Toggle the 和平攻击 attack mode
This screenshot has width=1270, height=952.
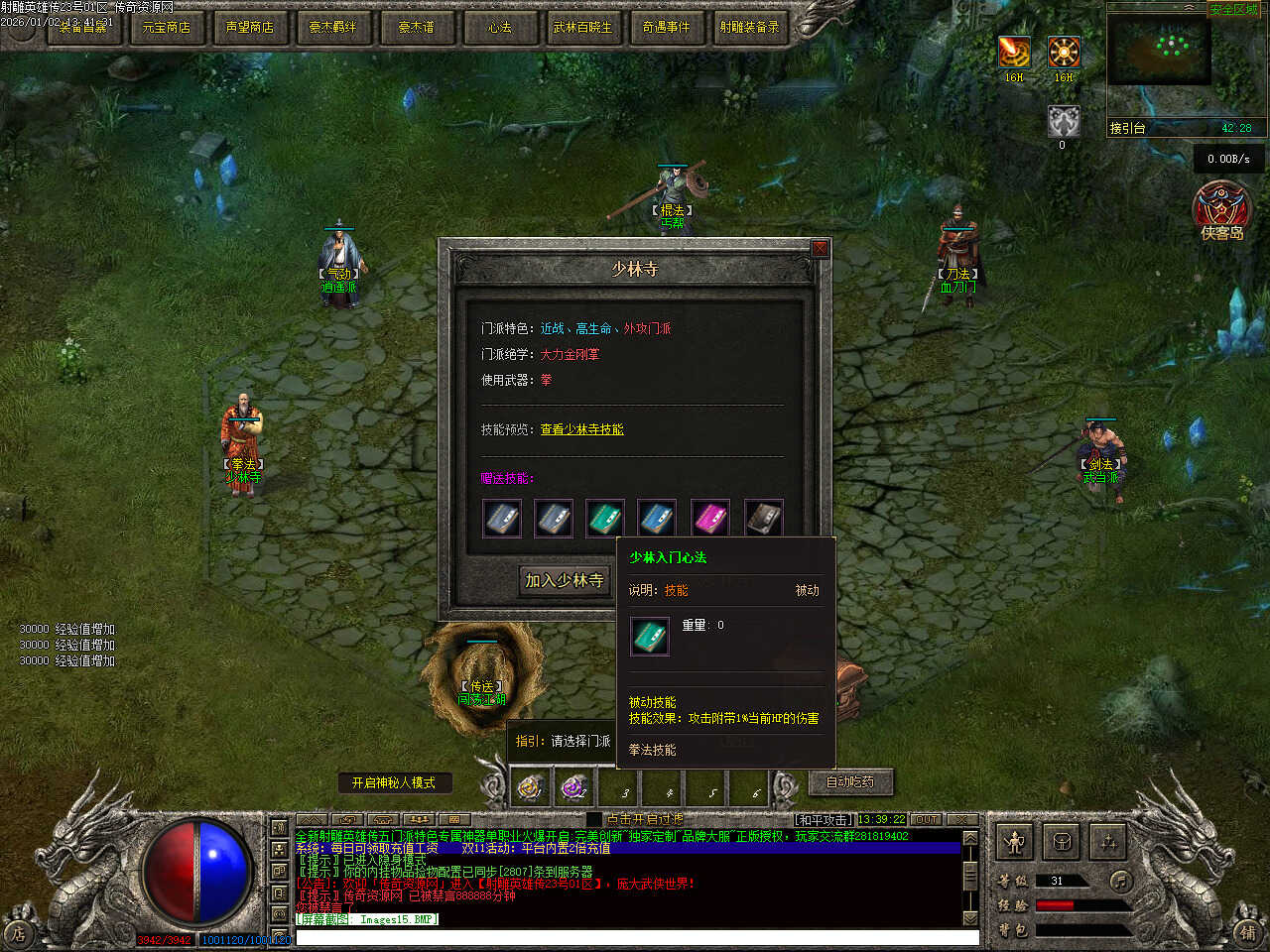pos(824,819)
